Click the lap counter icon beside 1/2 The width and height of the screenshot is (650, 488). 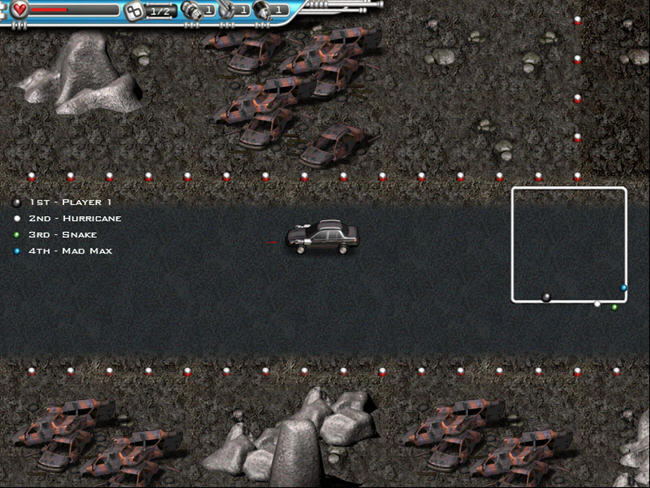(134, 11)
